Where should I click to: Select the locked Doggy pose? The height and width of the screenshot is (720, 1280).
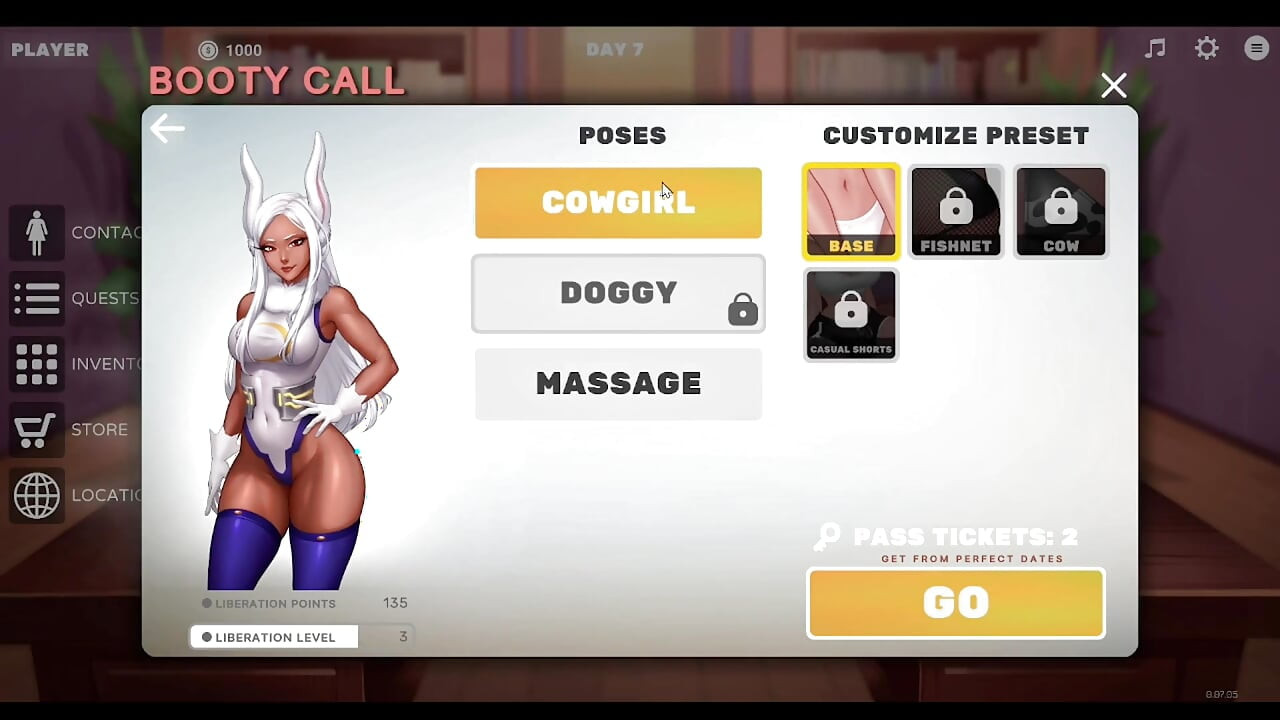click(618, 293)
